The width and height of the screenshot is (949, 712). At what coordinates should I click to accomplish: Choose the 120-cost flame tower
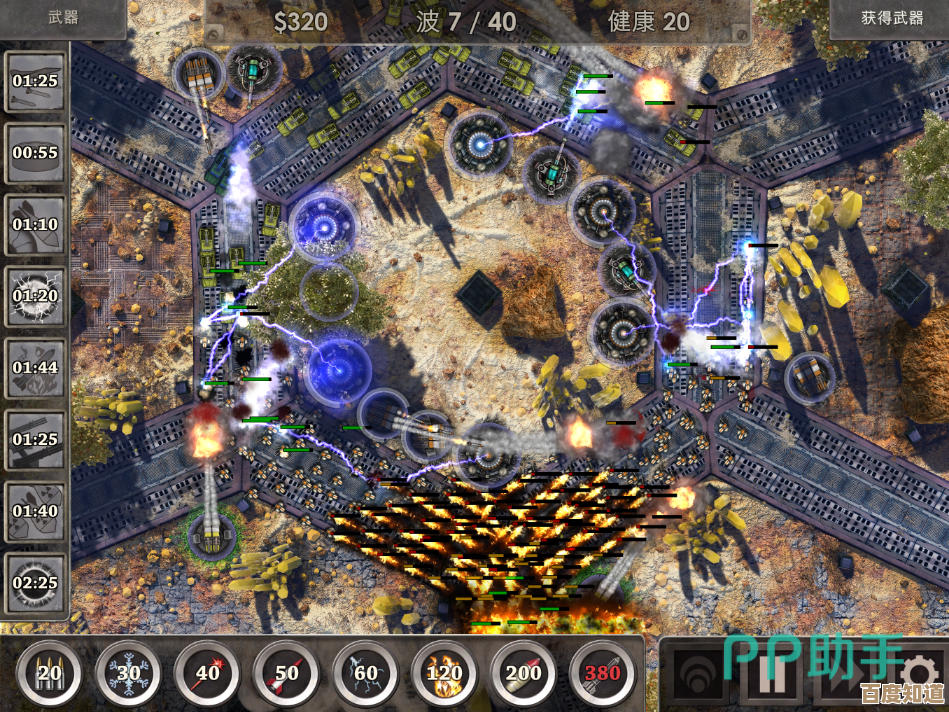[444, 673]
